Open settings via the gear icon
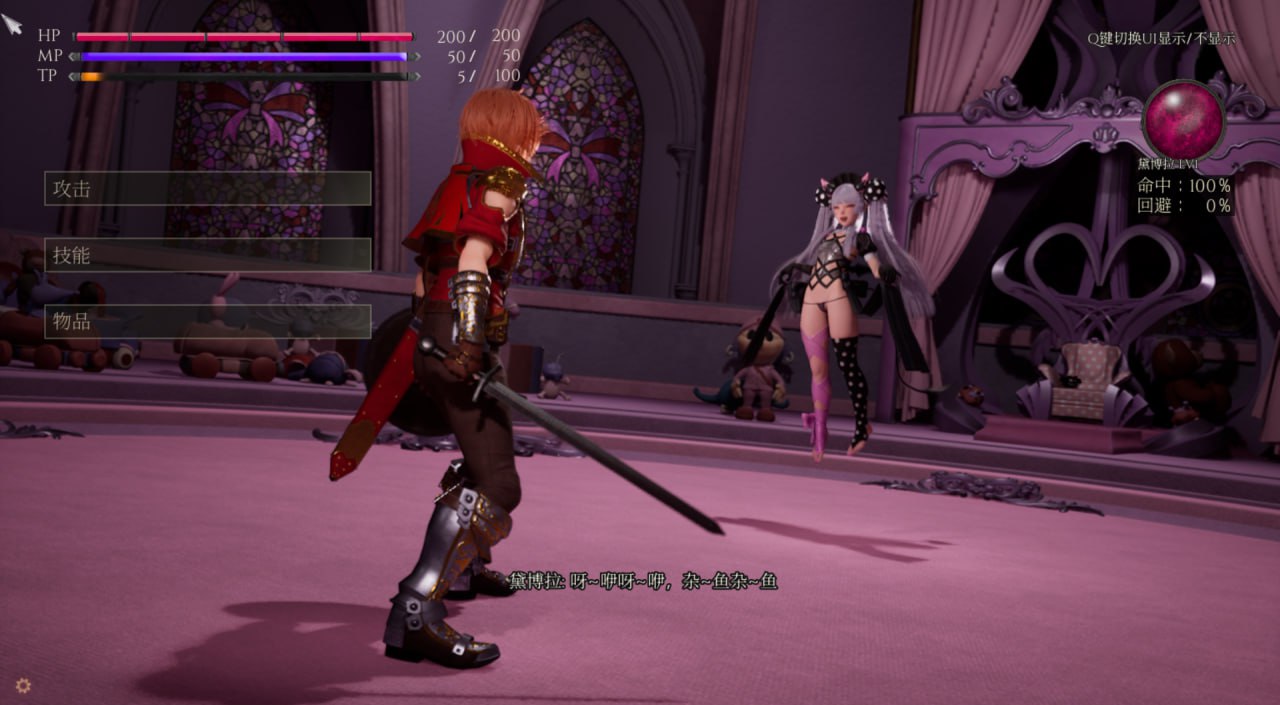1280x705 pixels. click(23, 685)
